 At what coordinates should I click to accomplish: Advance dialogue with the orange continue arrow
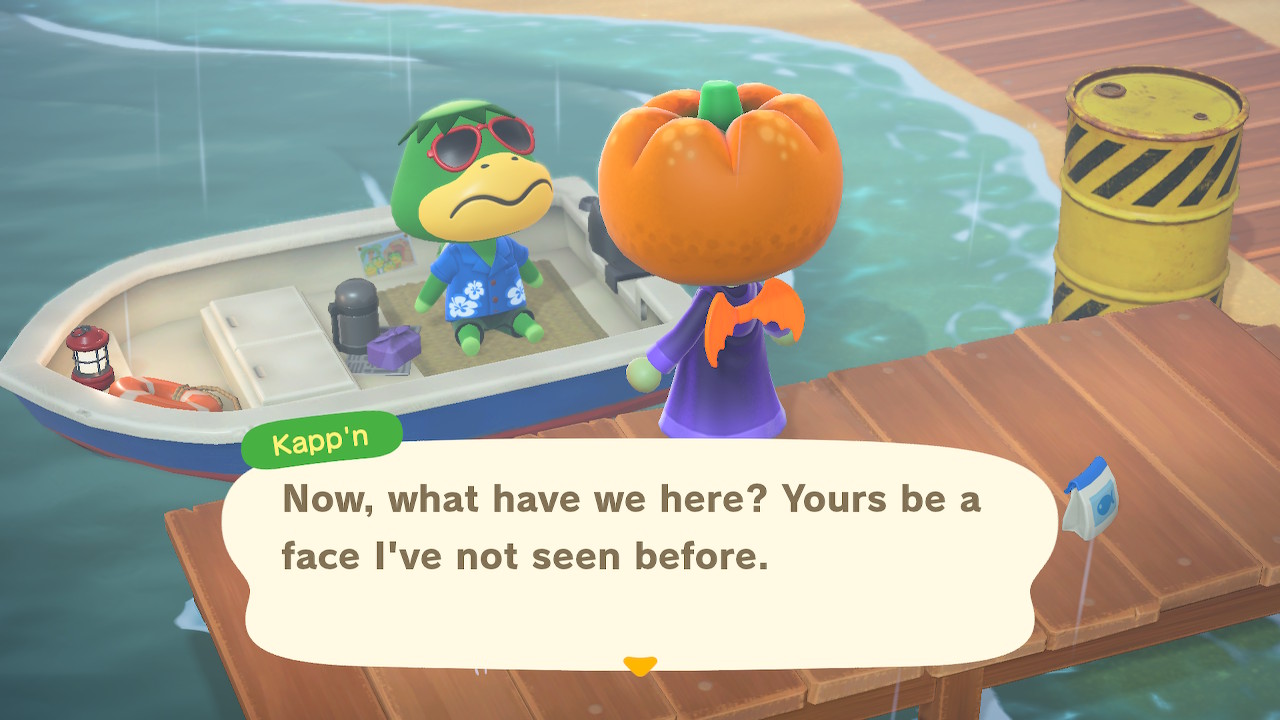639,665
